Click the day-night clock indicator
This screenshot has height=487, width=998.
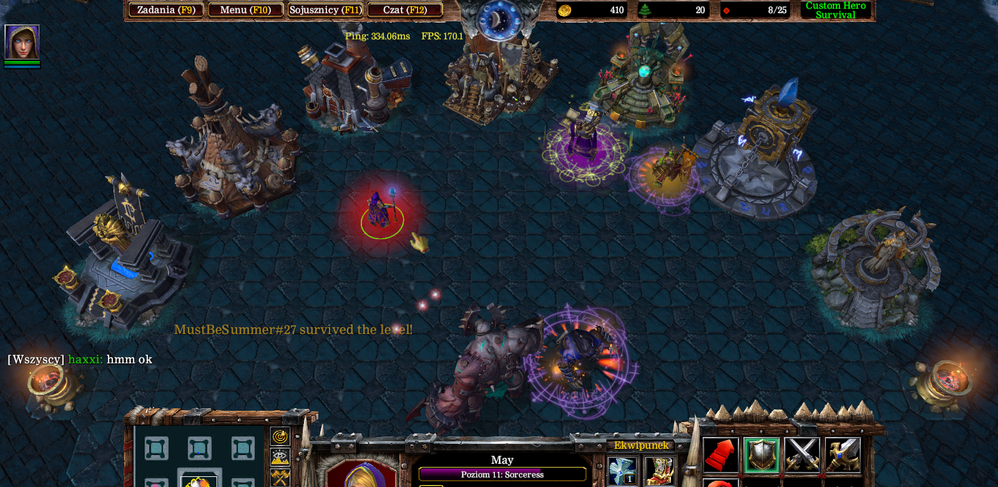(498, 17)
